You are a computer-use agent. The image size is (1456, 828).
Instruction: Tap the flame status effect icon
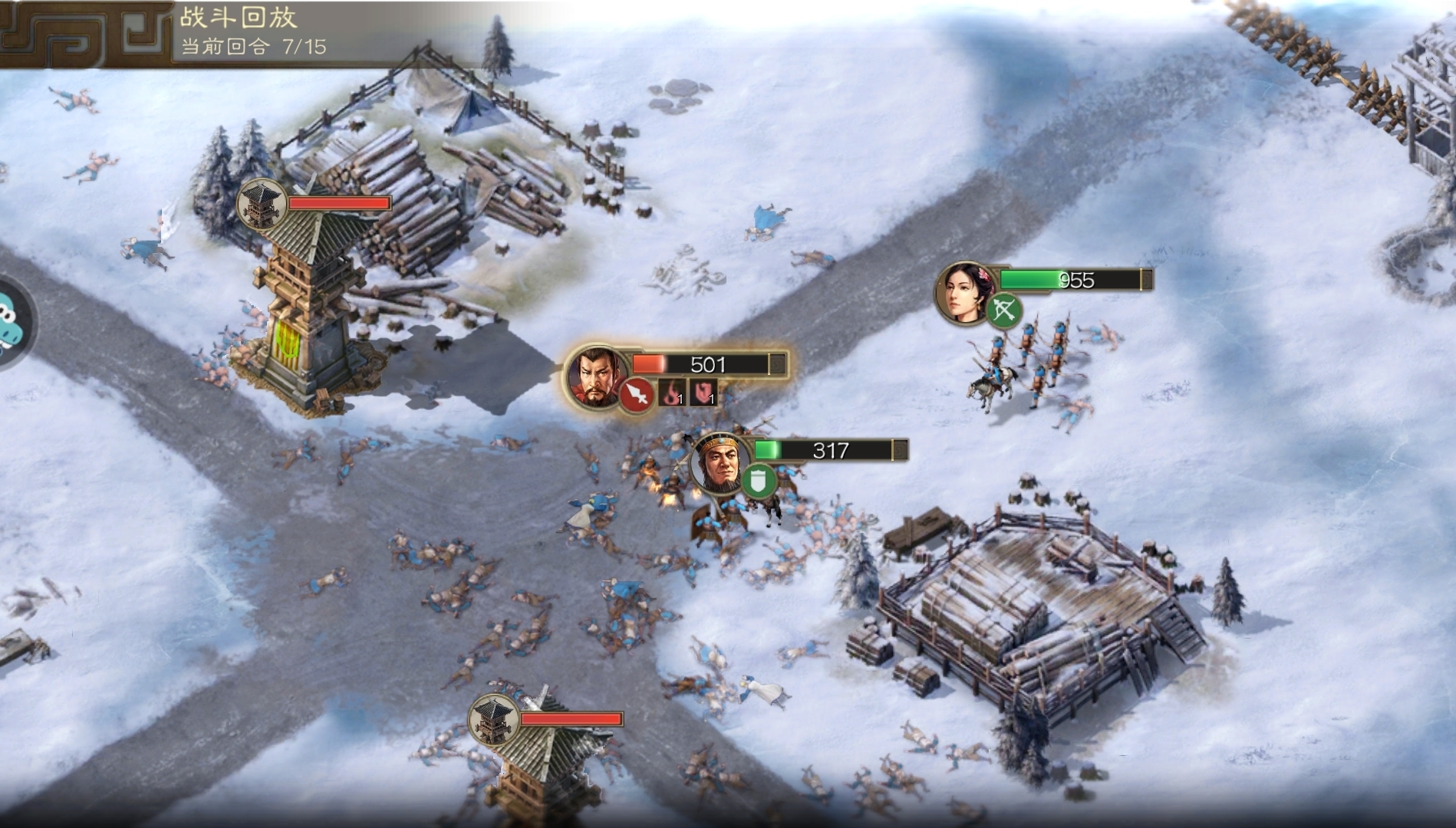pos(673,393)
